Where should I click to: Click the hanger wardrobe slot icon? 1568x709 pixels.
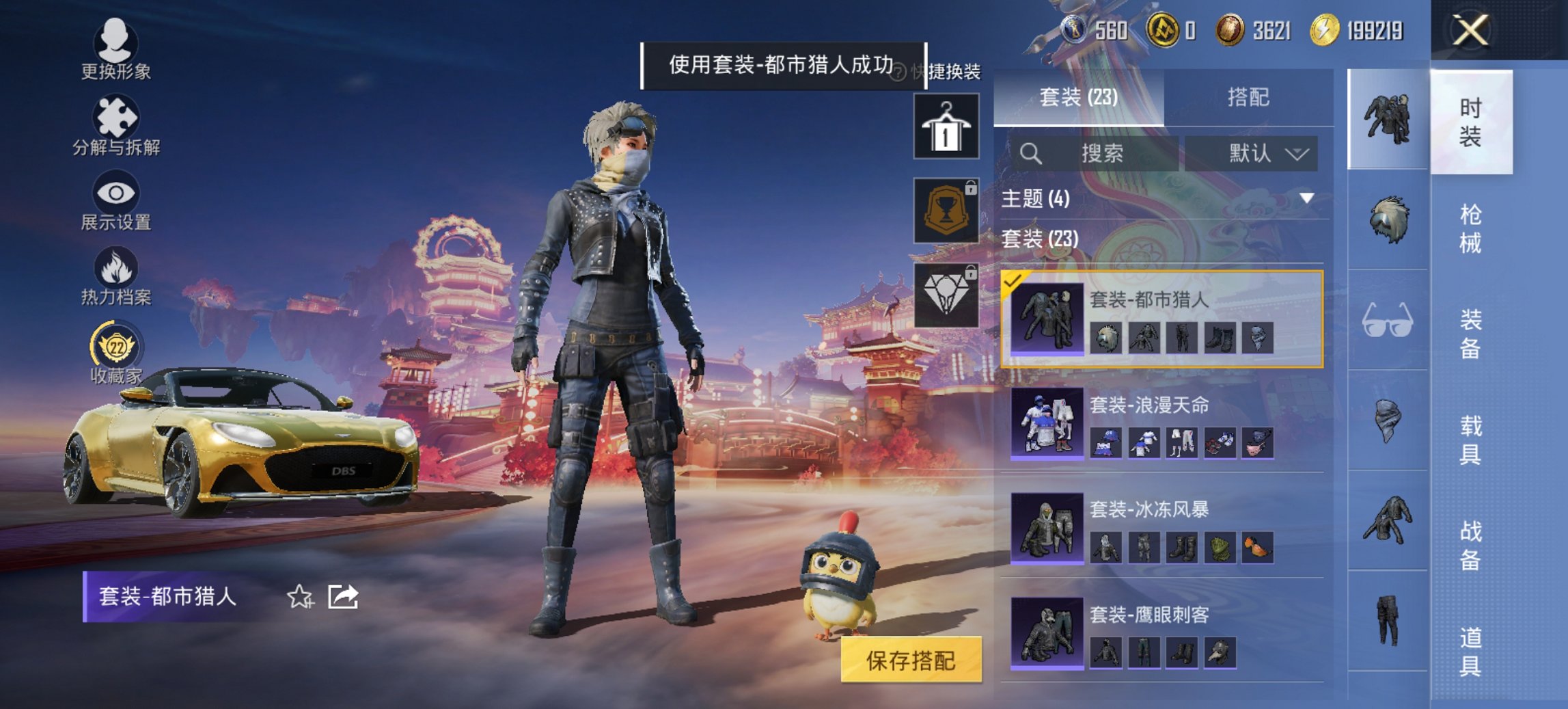click(948, 124)
